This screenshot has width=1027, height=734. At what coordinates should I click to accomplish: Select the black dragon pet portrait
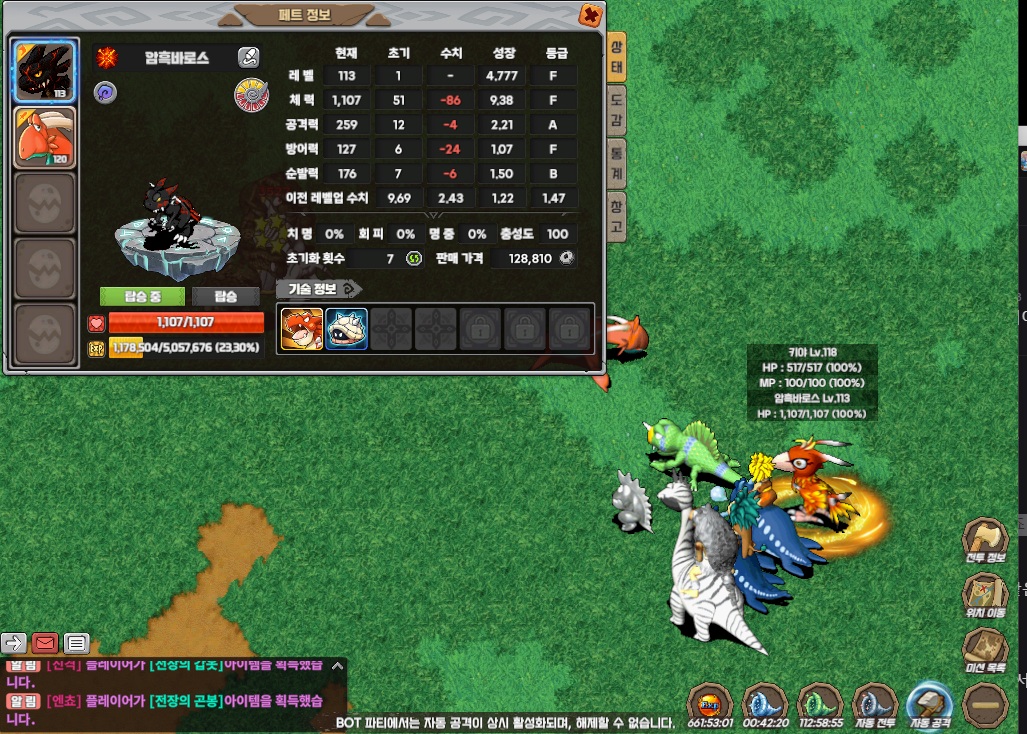pyautogui.click(x=44, y=71)
